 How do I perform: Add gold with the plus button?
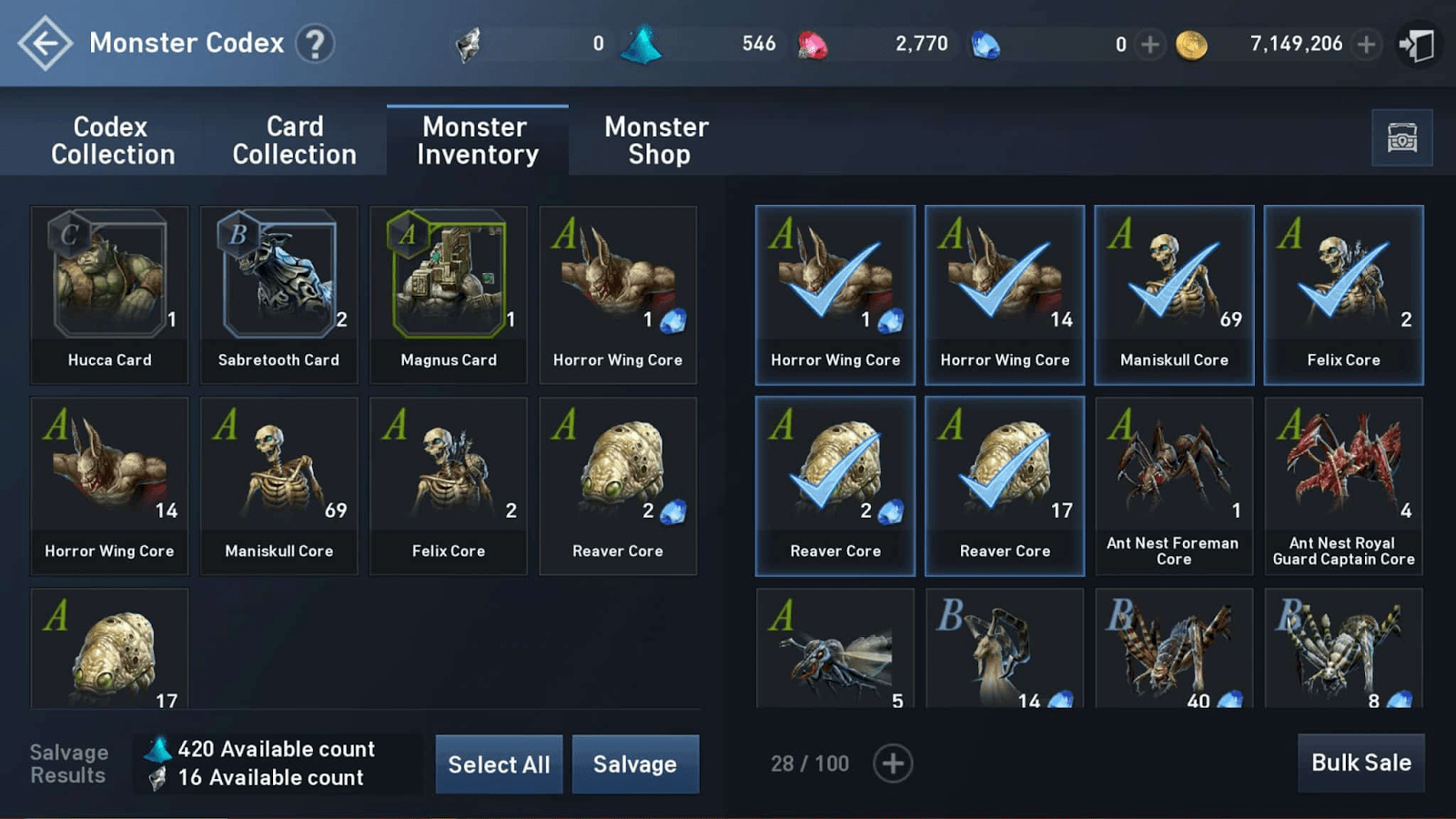point(1367,43)
